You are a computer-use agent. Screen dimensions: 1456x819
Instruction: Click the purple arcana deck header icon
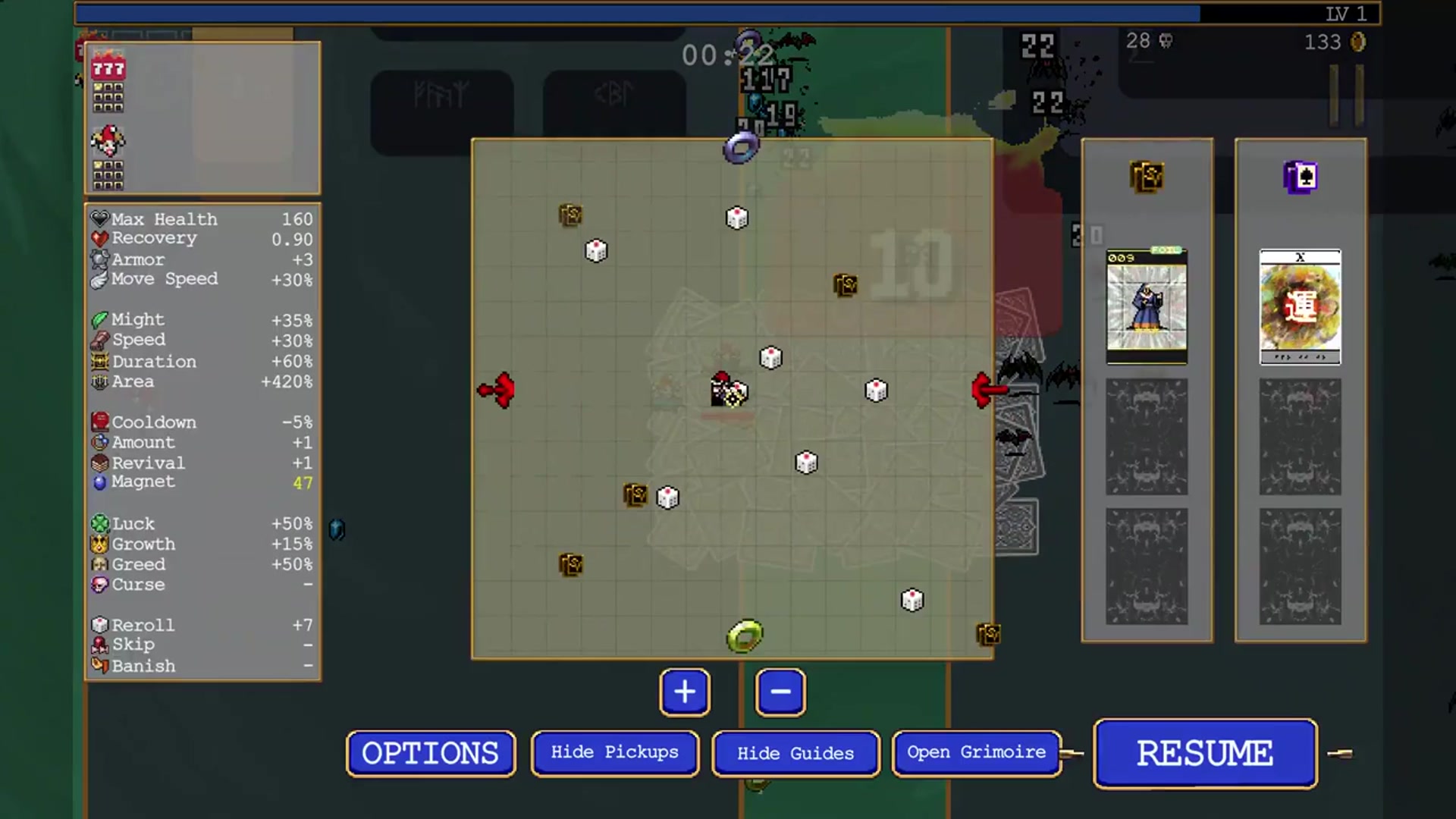(1300, 177)
